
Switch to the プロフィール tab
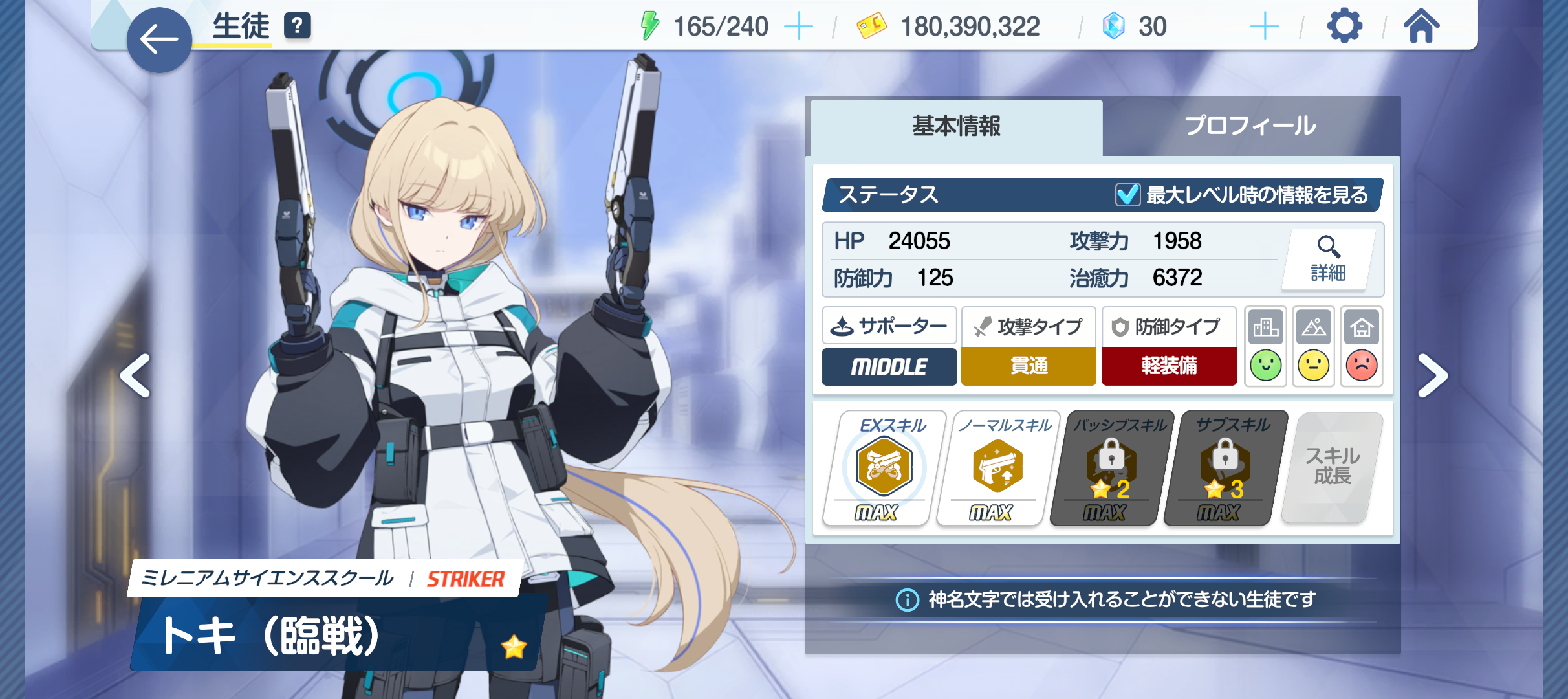click(x=1250, y=126)
